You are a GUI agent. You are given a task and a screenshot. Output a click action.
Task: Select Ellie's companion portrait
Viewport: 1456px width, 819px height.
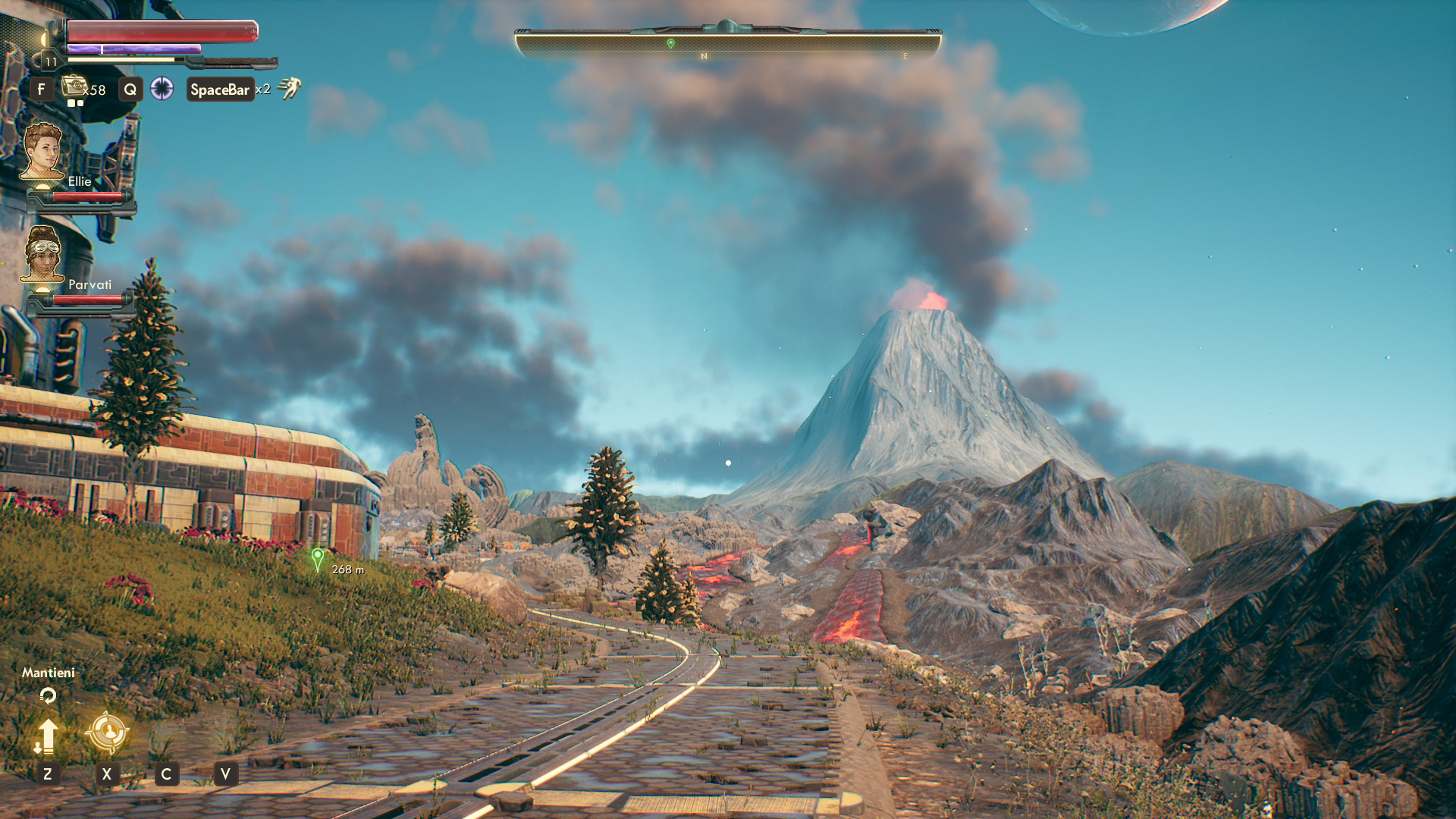[42, 151]
